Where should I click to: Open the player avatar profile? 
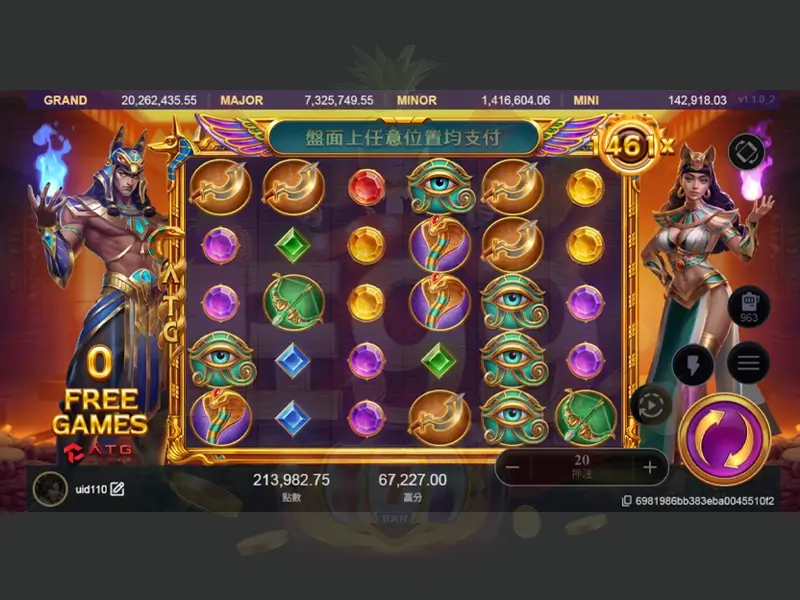pyautogui.click(x=46, y=488)
